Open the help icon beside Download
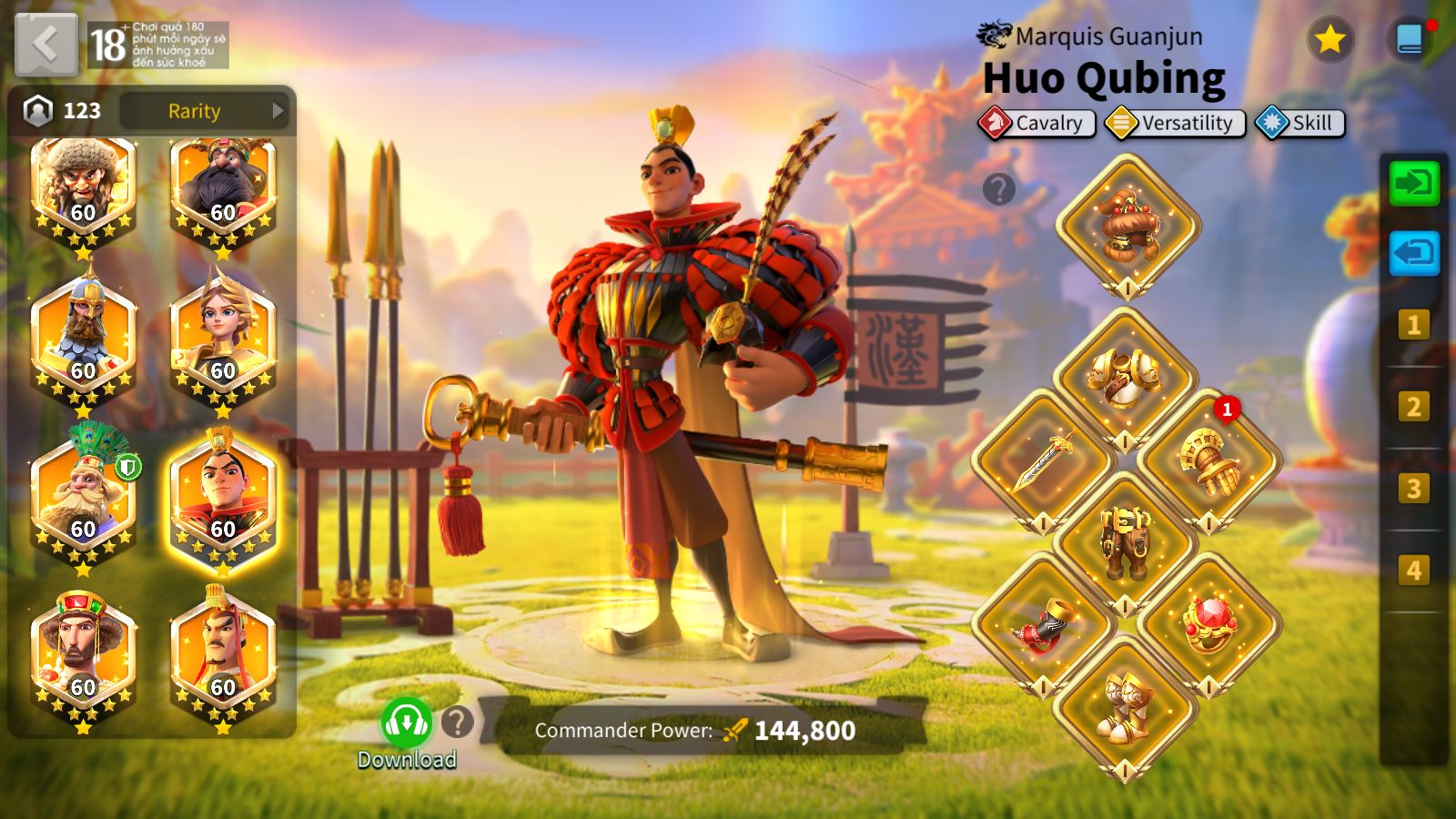Viewport: 1456px width, 819px height. (x=458, y=723)
